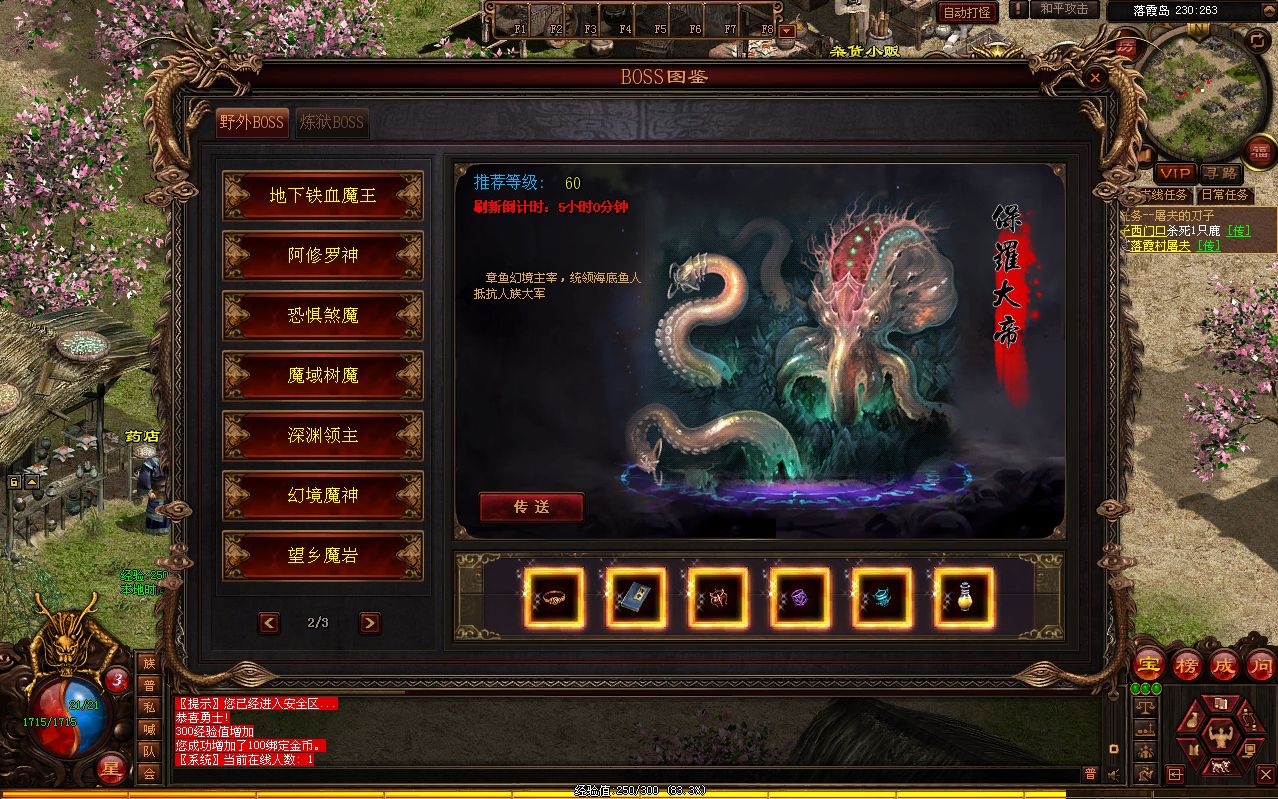Pick the 恐惧煞魔 boss entry

click(x=322, y=315)
